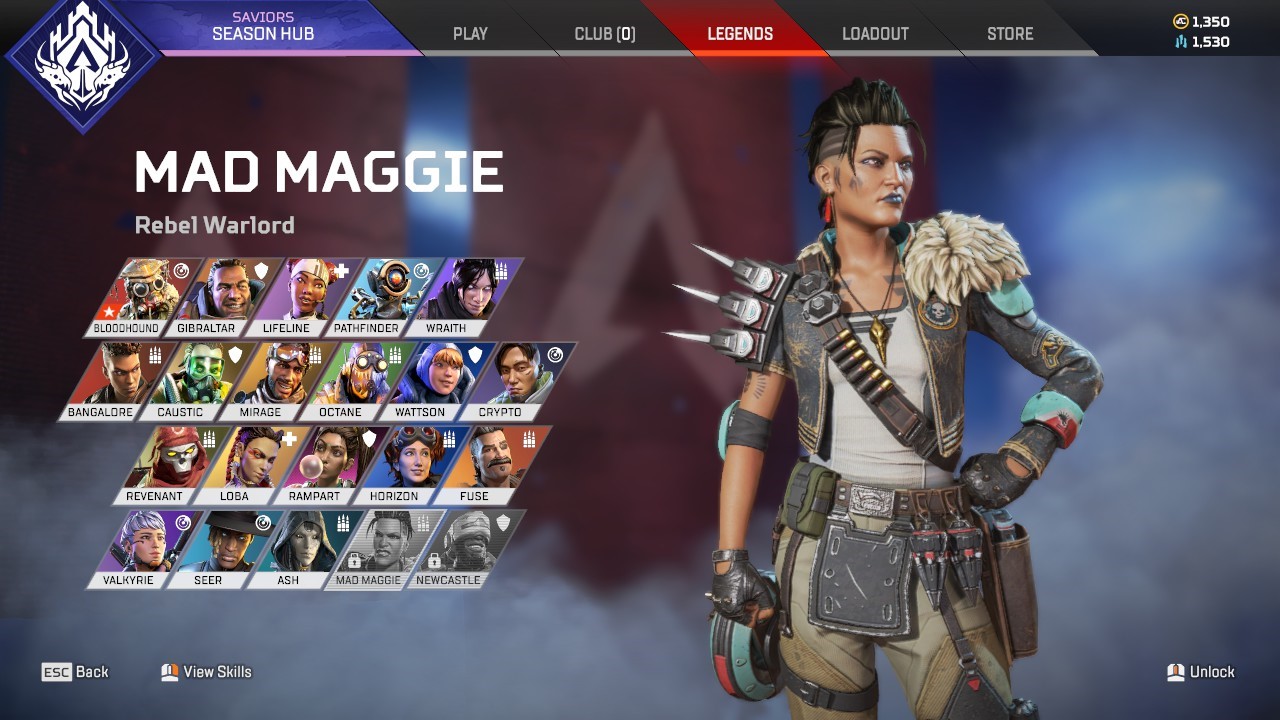Unlock the Mad Maggie legend
The width and height of the screenshot is (1280, 720).
tap(1201, 672)
